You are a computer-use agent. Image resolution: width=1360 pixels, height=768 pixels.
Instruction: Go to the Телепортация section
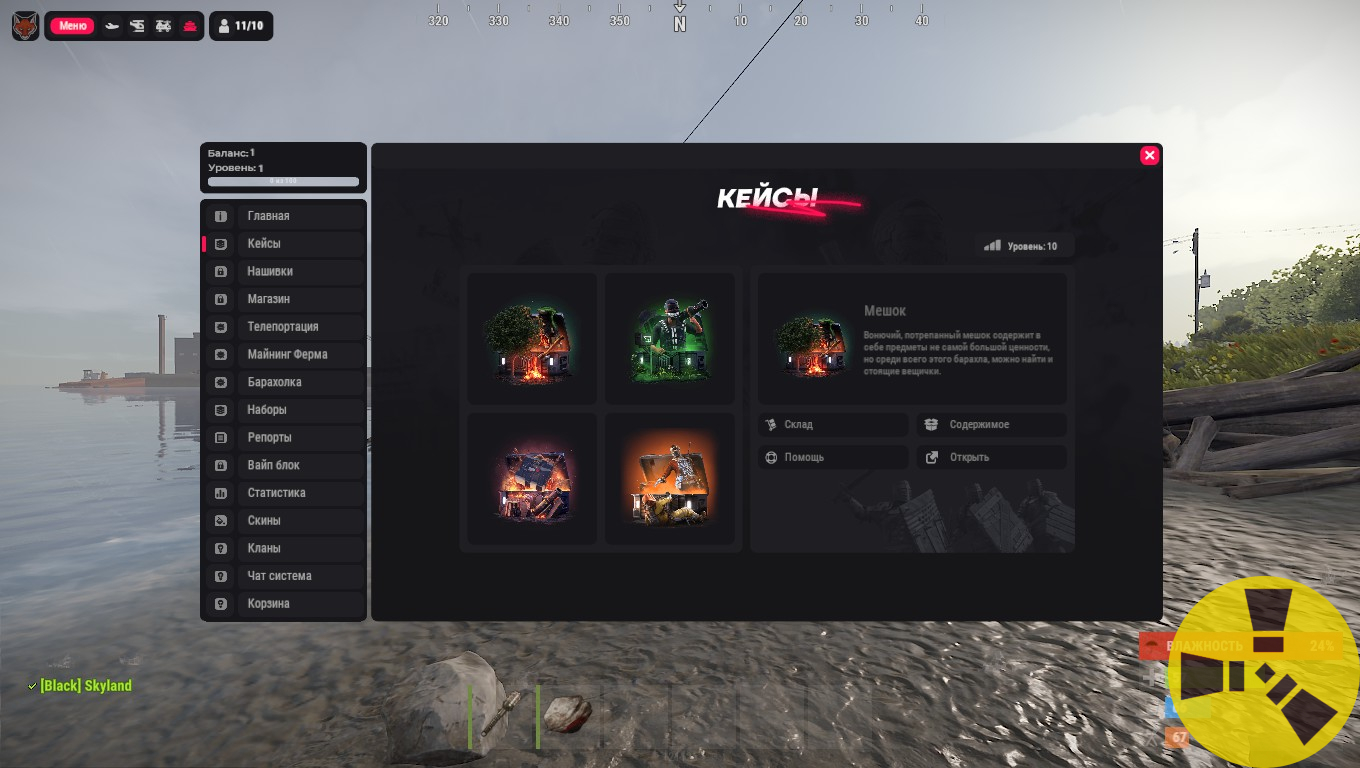[284, 327]
